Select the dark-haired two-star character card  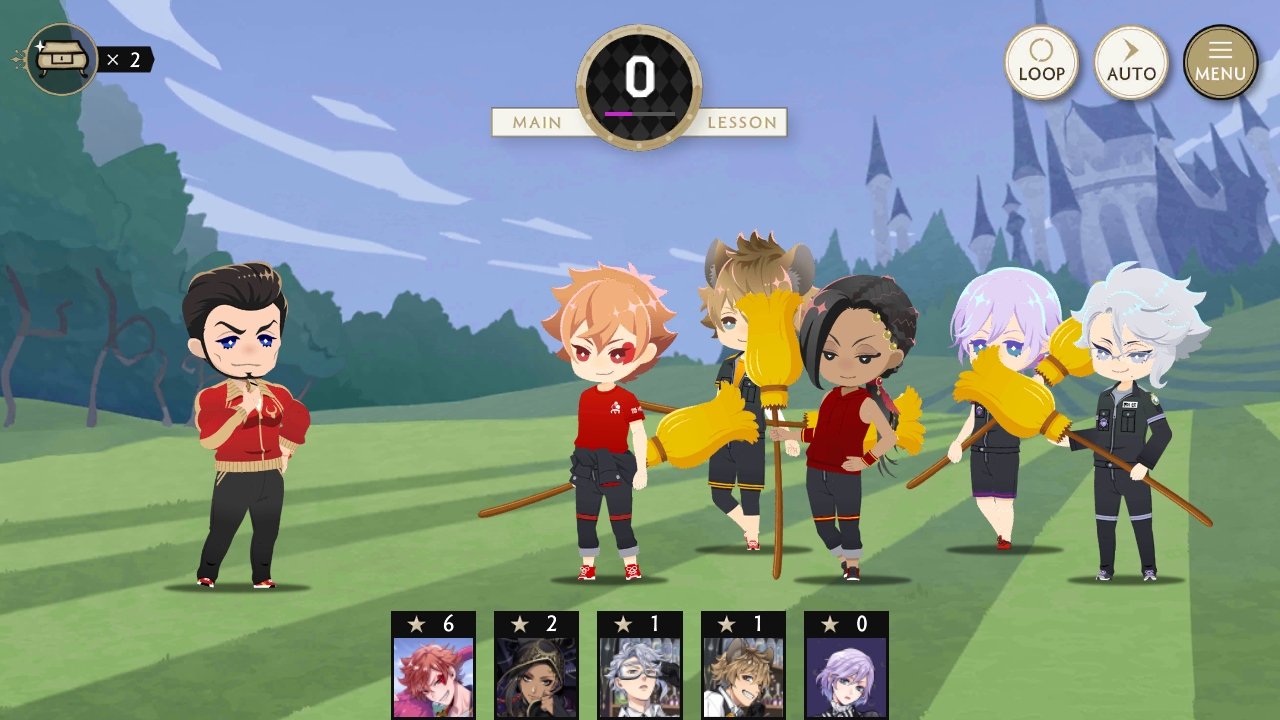tap(536, 666)
